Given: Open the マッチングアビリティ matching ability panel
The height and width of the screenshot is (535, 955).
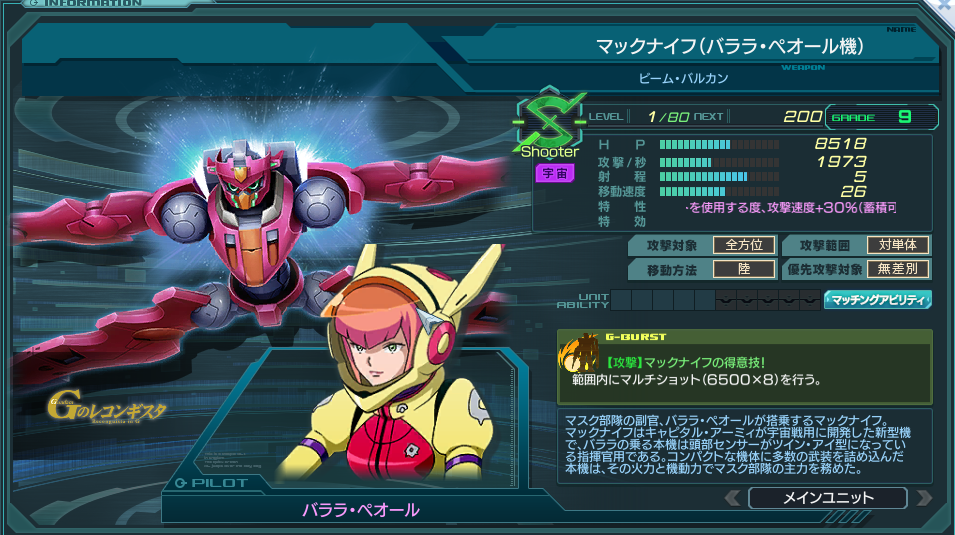Looking at the screenshot, I should (877, 299).
